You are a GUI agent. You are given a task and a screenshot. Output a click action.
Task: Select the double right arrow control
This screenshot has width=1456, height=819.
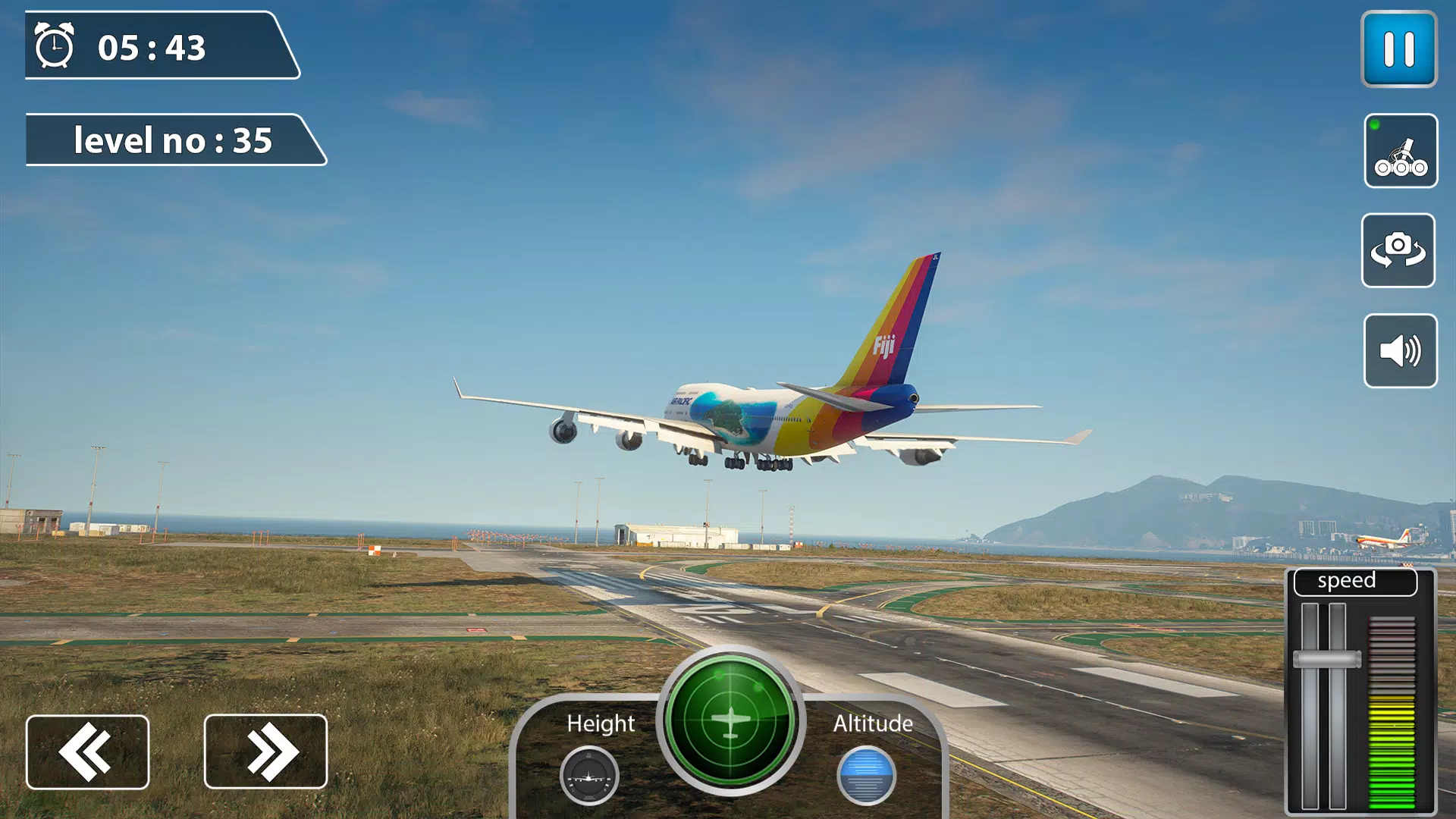[265, 750]
